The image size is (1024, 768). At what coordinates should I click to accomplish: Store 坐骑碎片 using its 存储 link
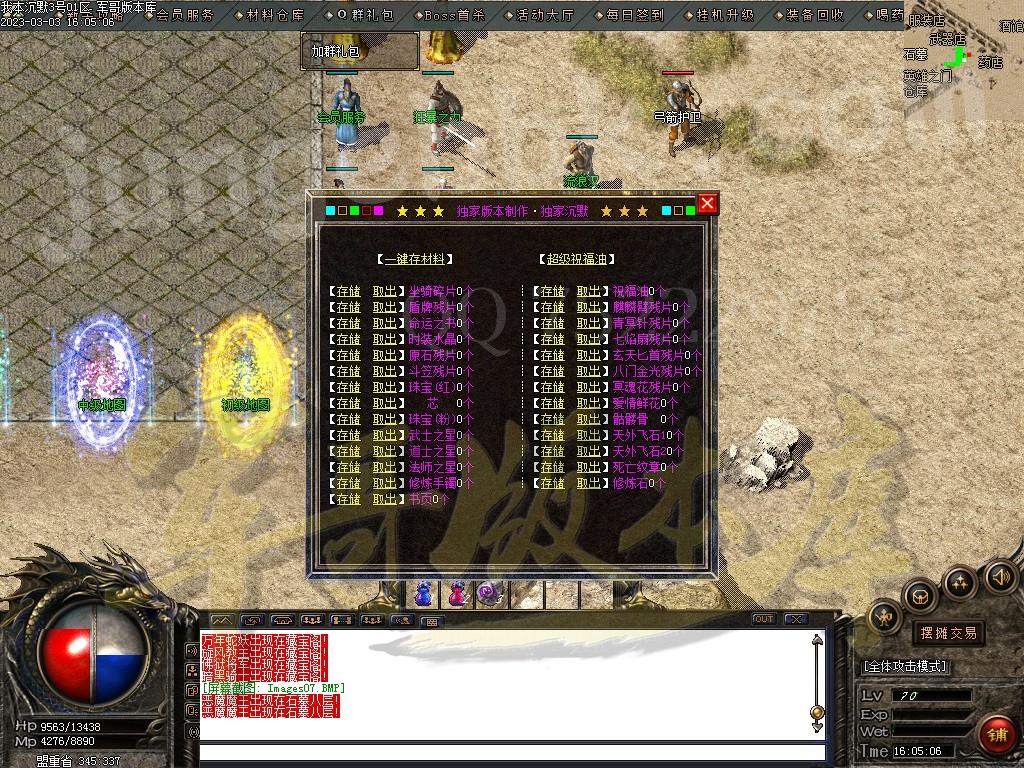coord(348,291)
